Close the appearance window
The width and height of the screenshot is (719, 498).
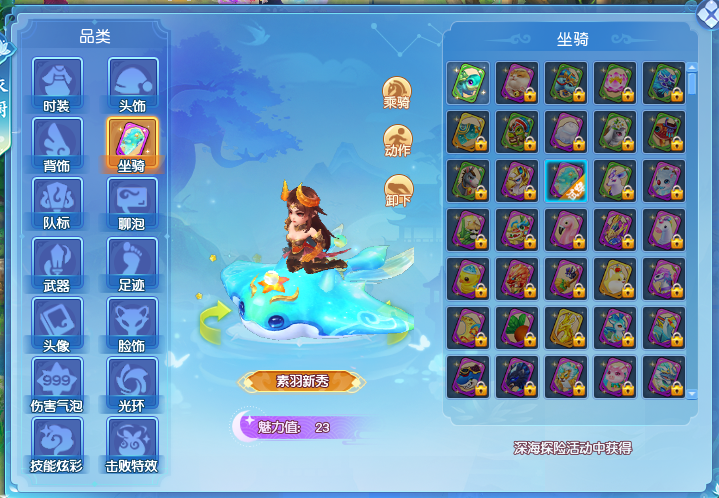pyautogui.click(x=707, y=11)
